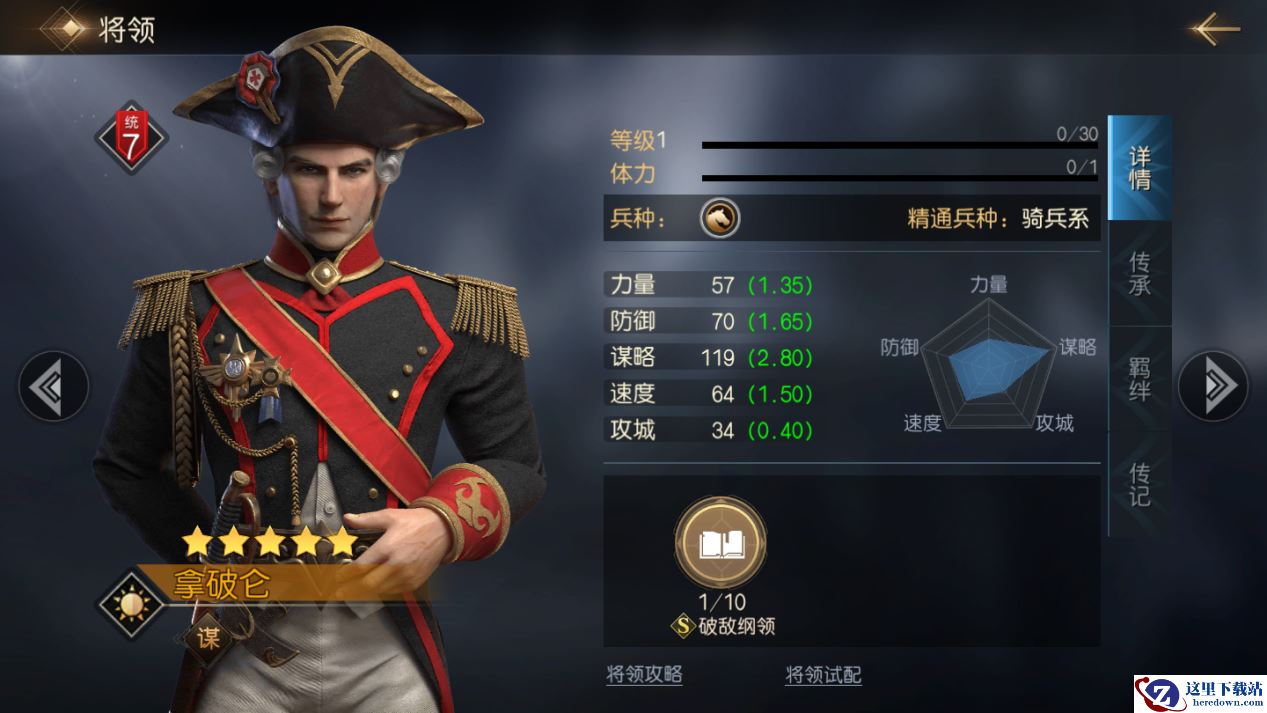Open the 这里下载站 watermark site logo
The image size is (1267, 713).
click(1199, 693)
